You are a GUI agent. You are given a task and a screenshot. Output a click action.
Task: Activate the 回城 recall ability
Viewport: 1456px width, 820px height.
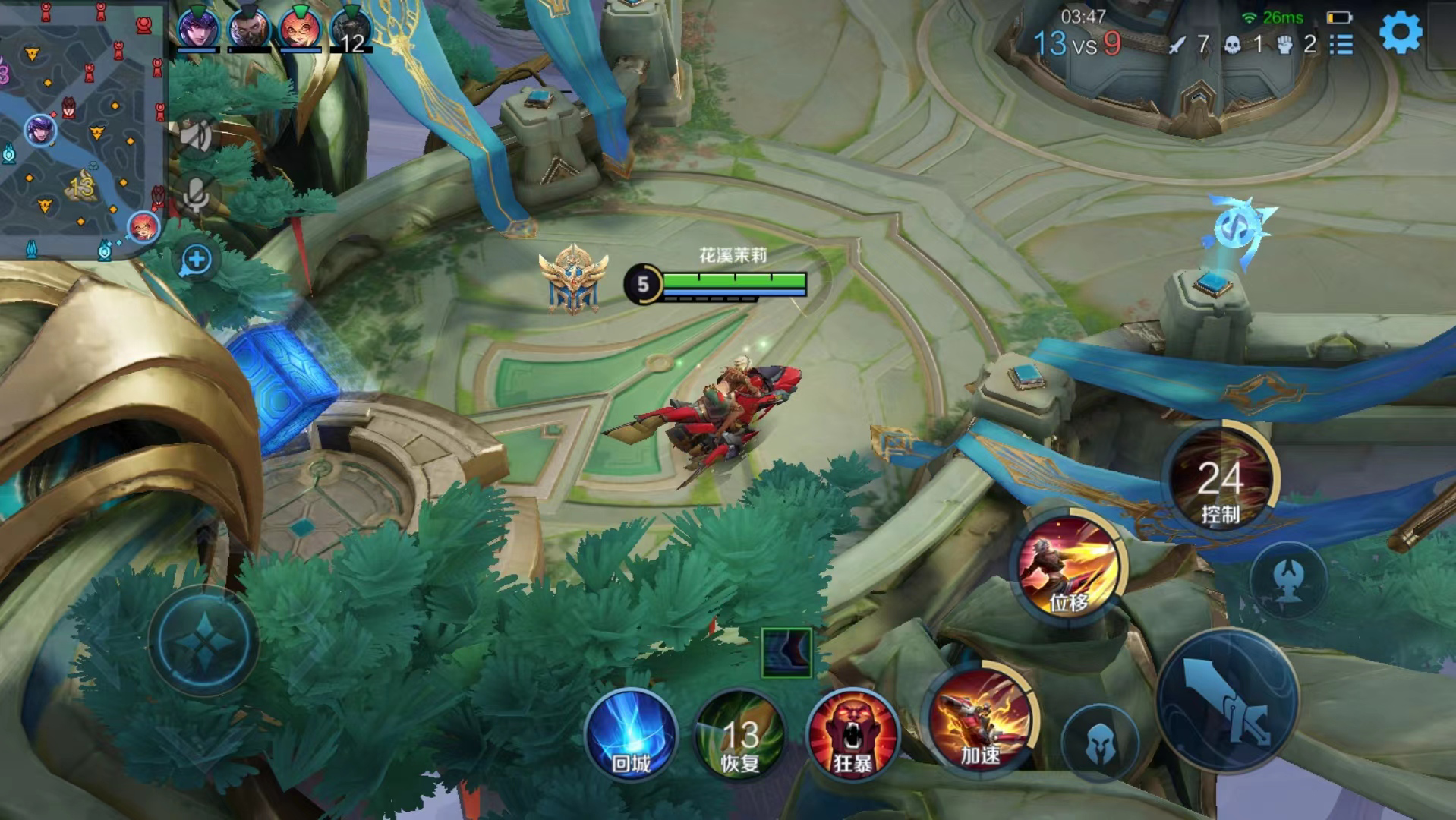(631, 735)
